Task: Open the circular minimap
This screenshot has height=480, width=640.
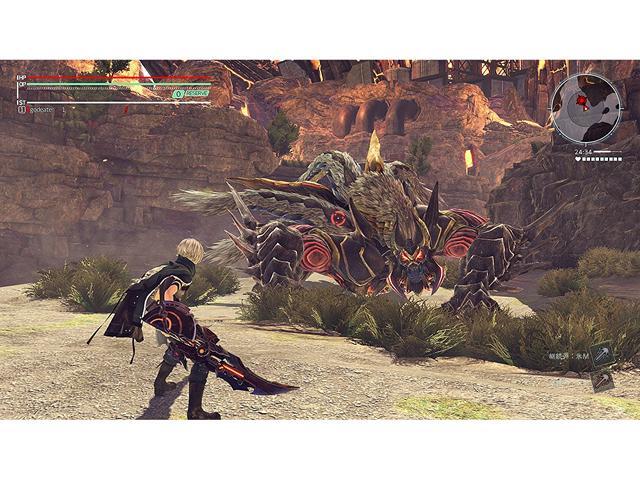Action: click(x=584, y=108)
